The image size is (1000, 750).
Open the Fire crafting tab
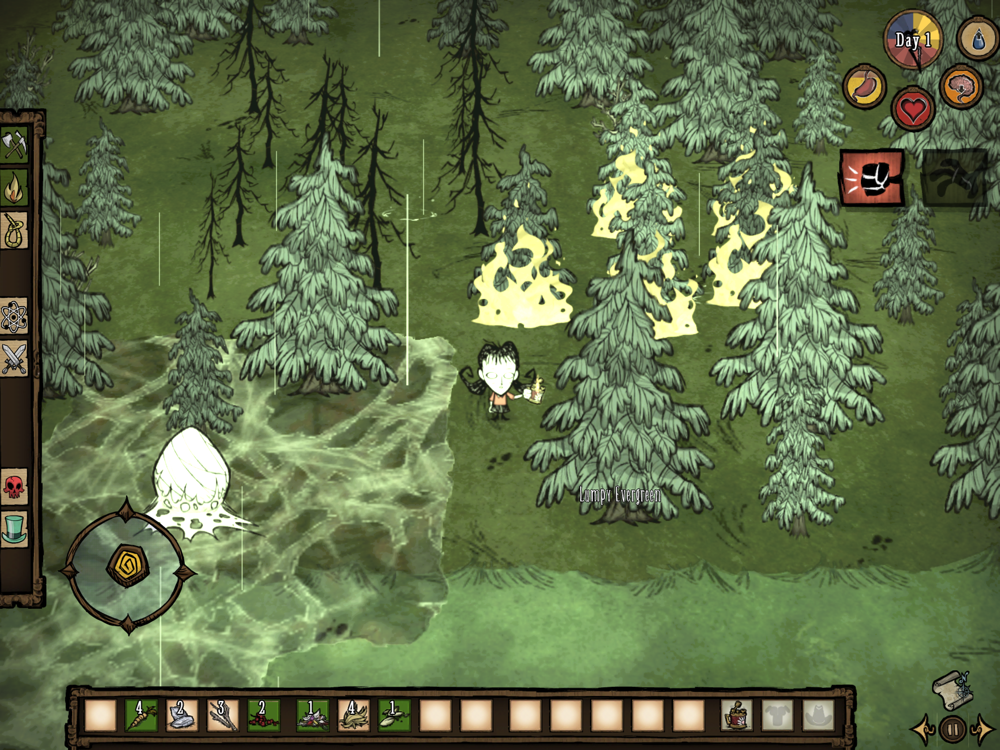(x=14, y=186)
